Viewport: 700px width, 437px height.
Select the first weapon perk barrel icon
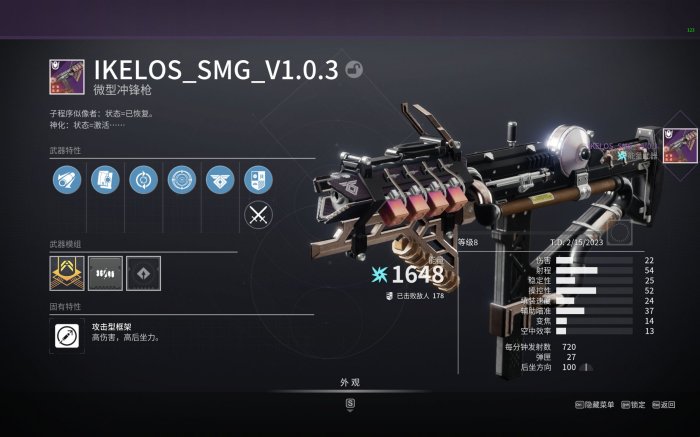(x=66, y=180)
